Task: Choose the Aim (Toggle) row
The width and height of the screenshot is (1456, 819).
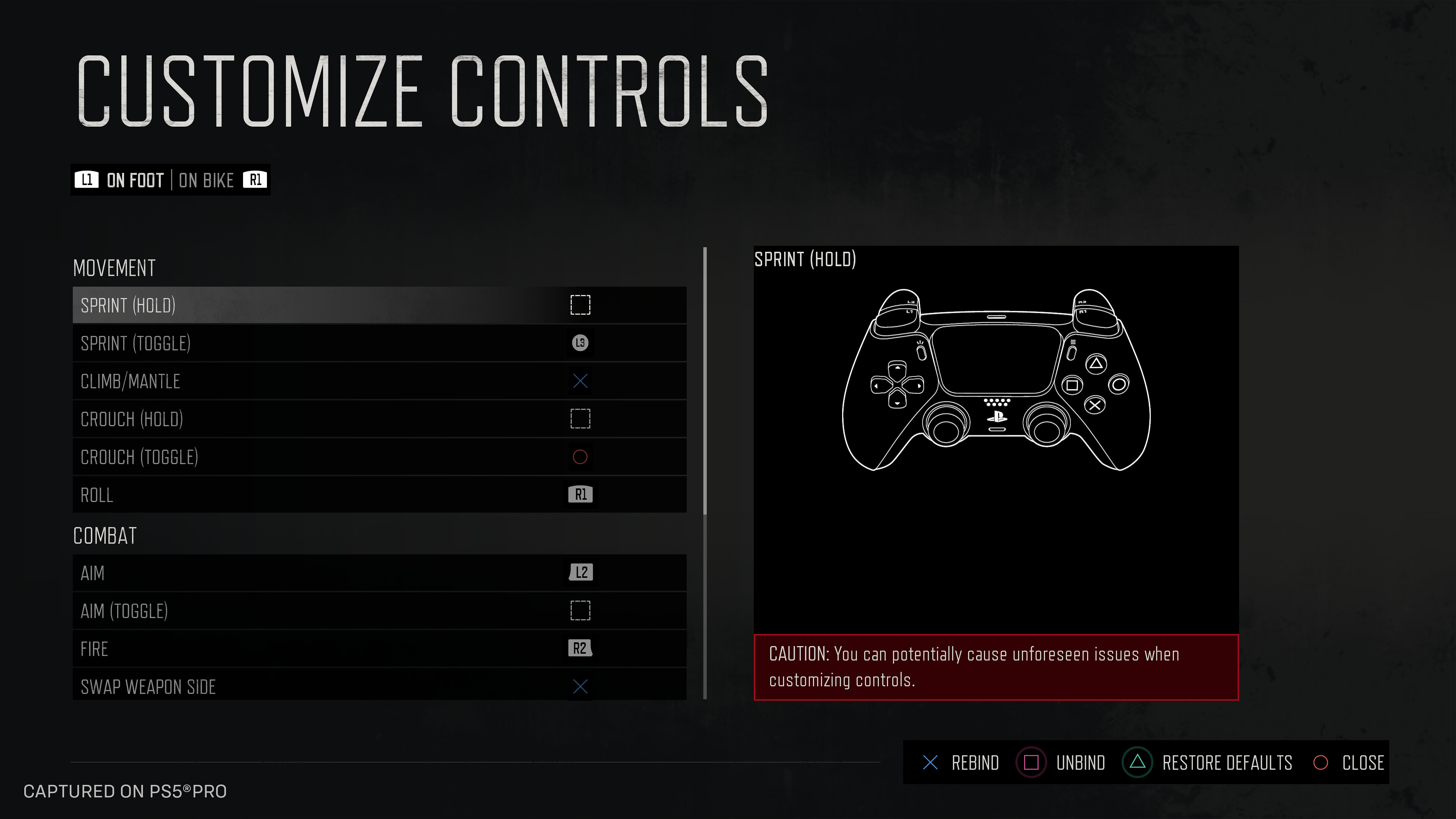Action: [x=379, y=610]
